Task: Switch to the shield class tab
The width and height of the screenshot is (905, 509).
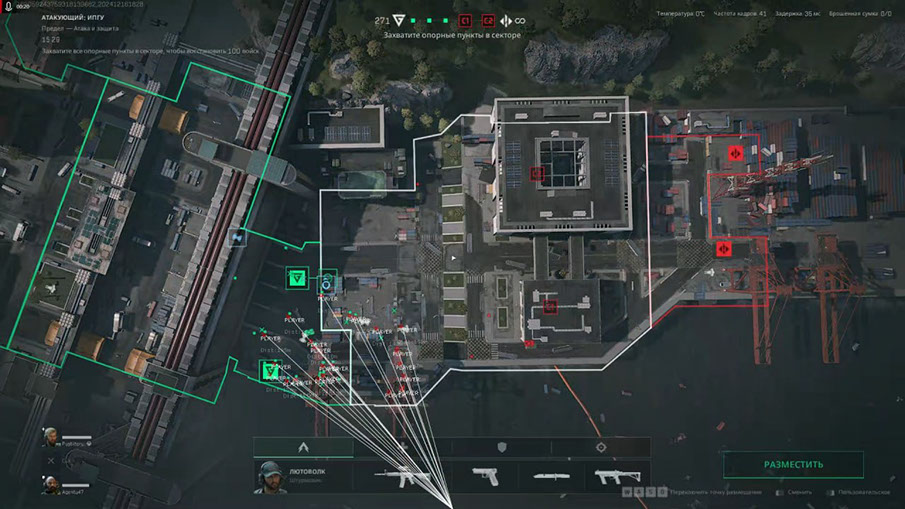Action: click(x=502, y=447)
